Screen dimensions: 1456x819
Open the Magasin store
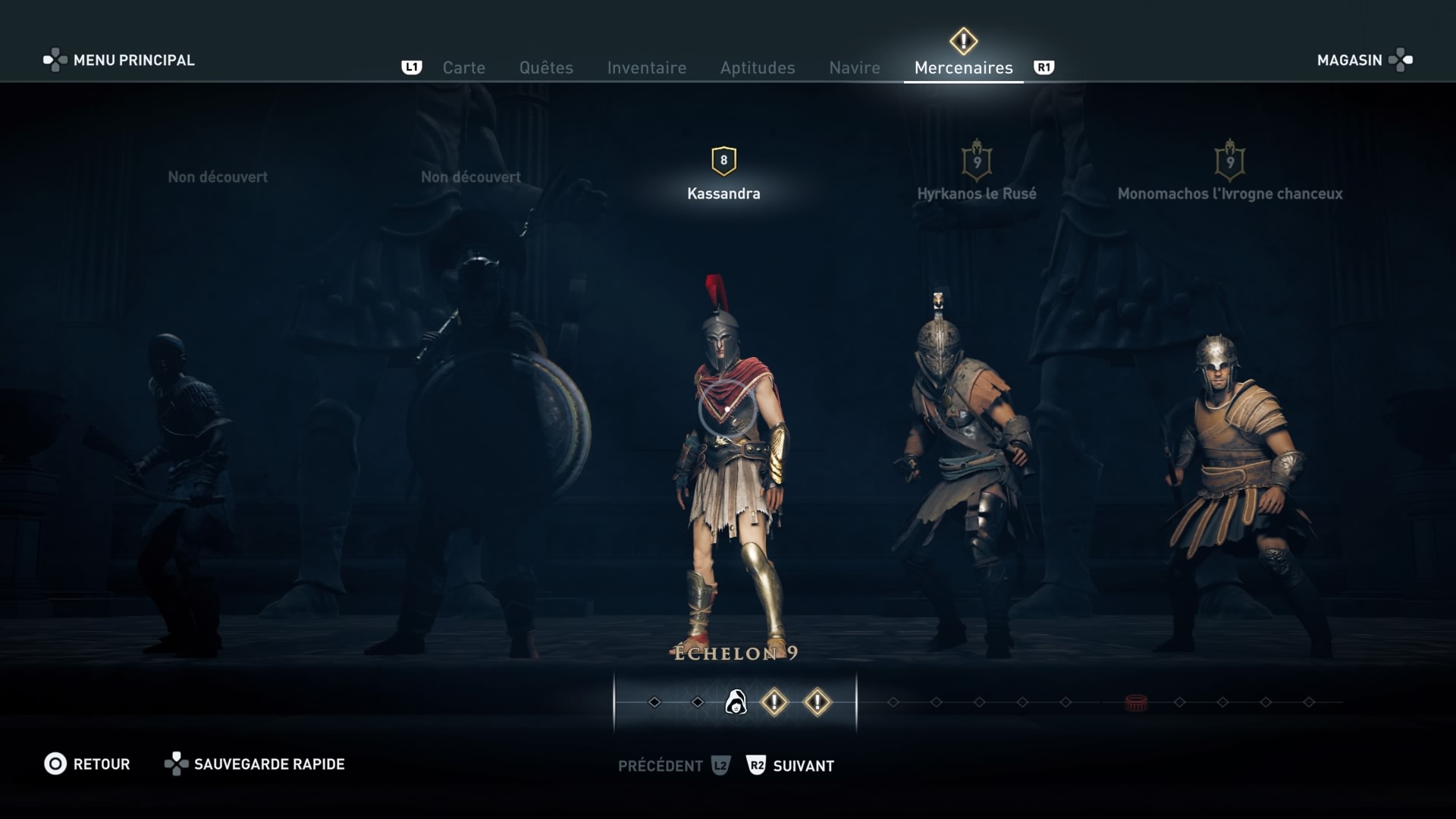tap(1363, 60)
